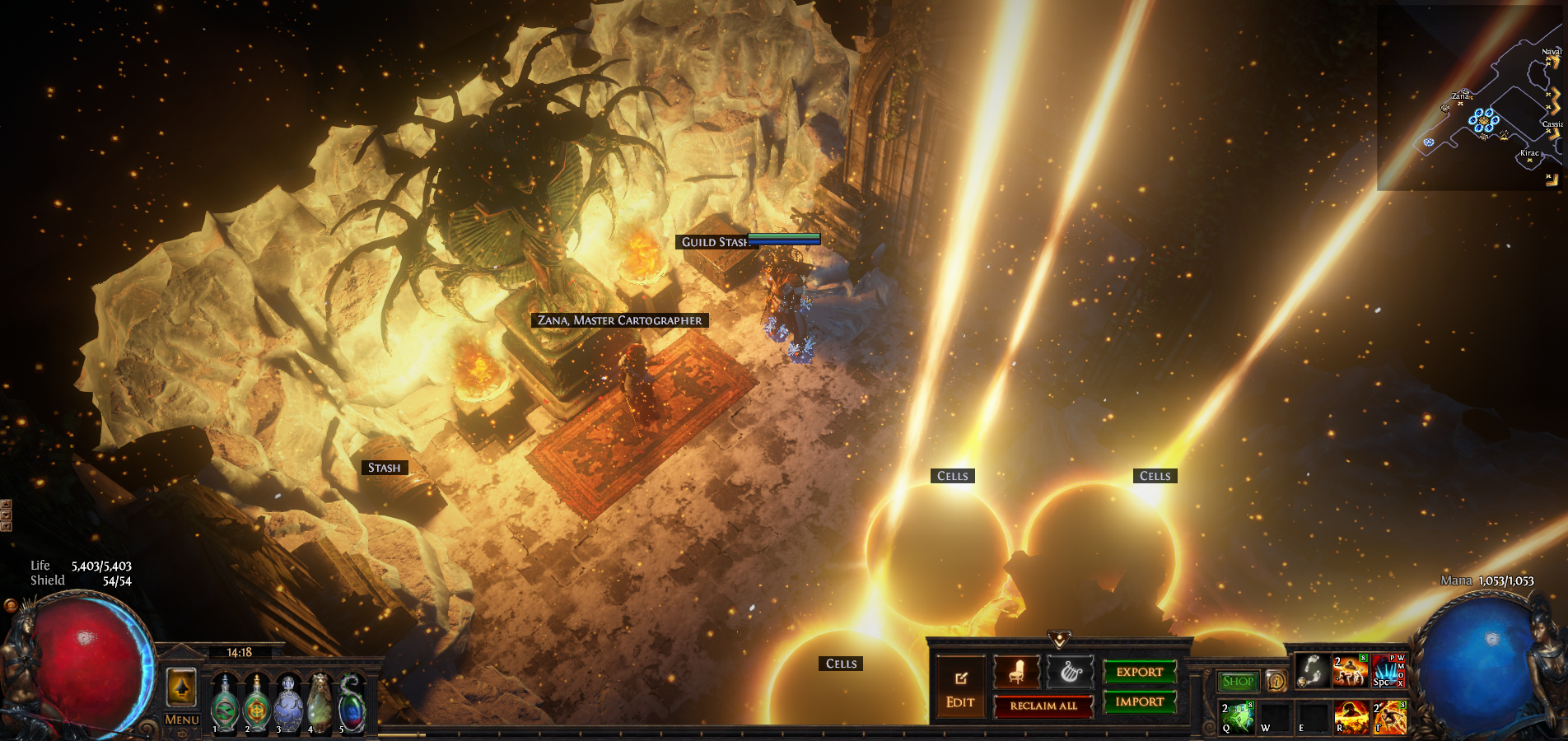This screenshot has width=1568, height=741.
Task: Click the chair decorations button
Action: [x=1016, y=673]
